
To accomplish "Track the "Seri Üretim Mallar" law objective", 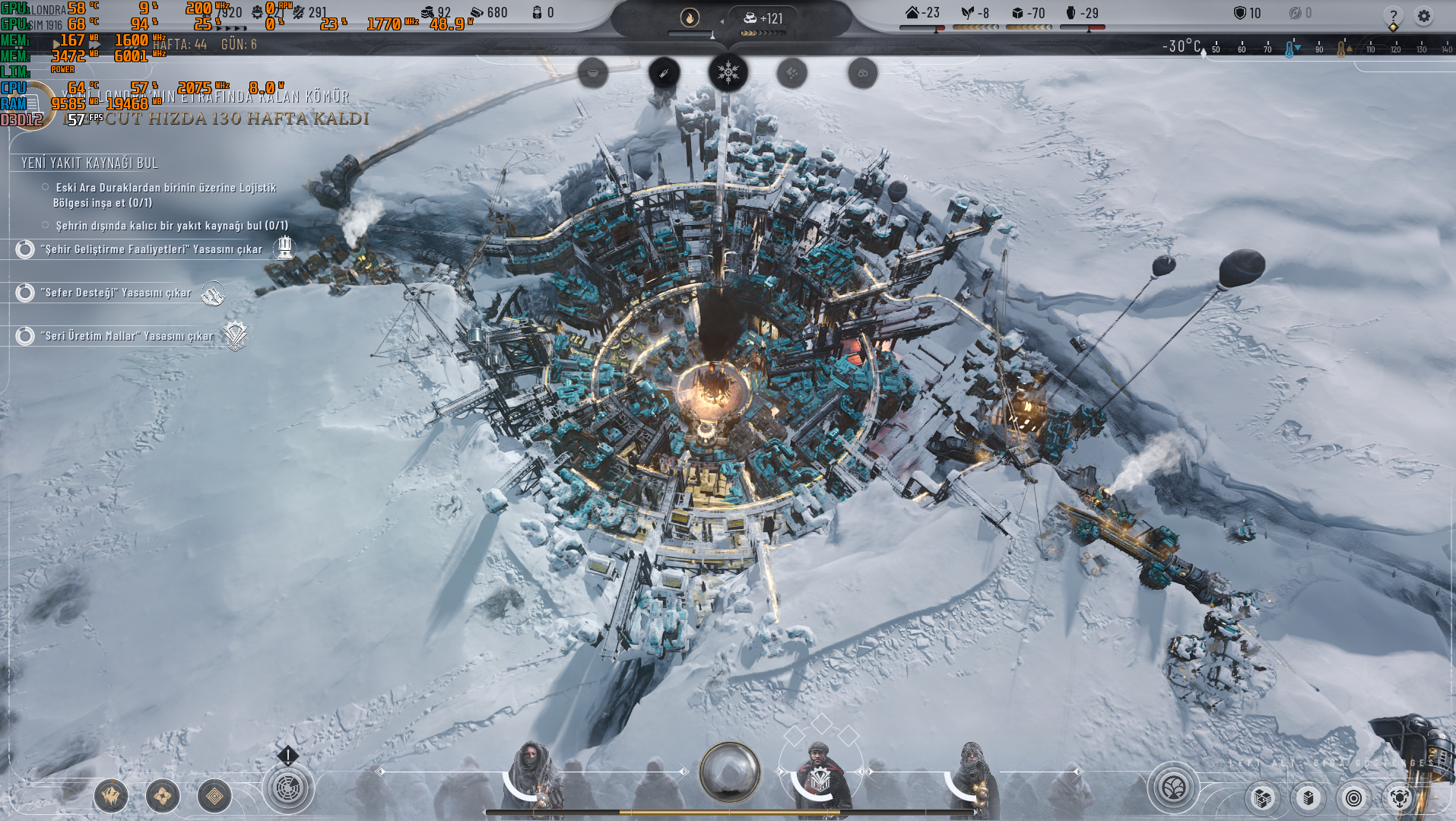I will pyautogui.click(x=25, y=336).
